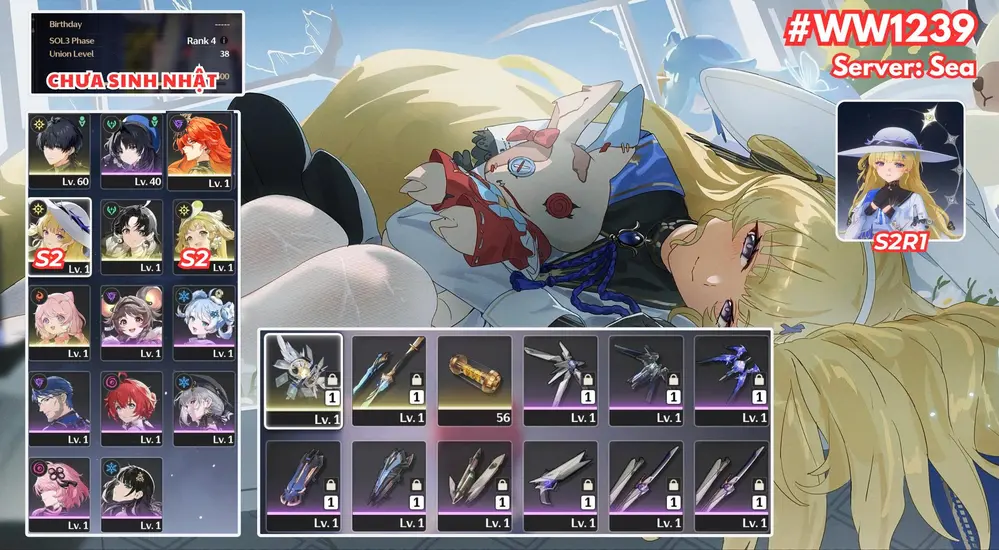Screen dimensions: 999x550
Task: Choose the brown-haired character with round buns
Action: tap(131, 322)
